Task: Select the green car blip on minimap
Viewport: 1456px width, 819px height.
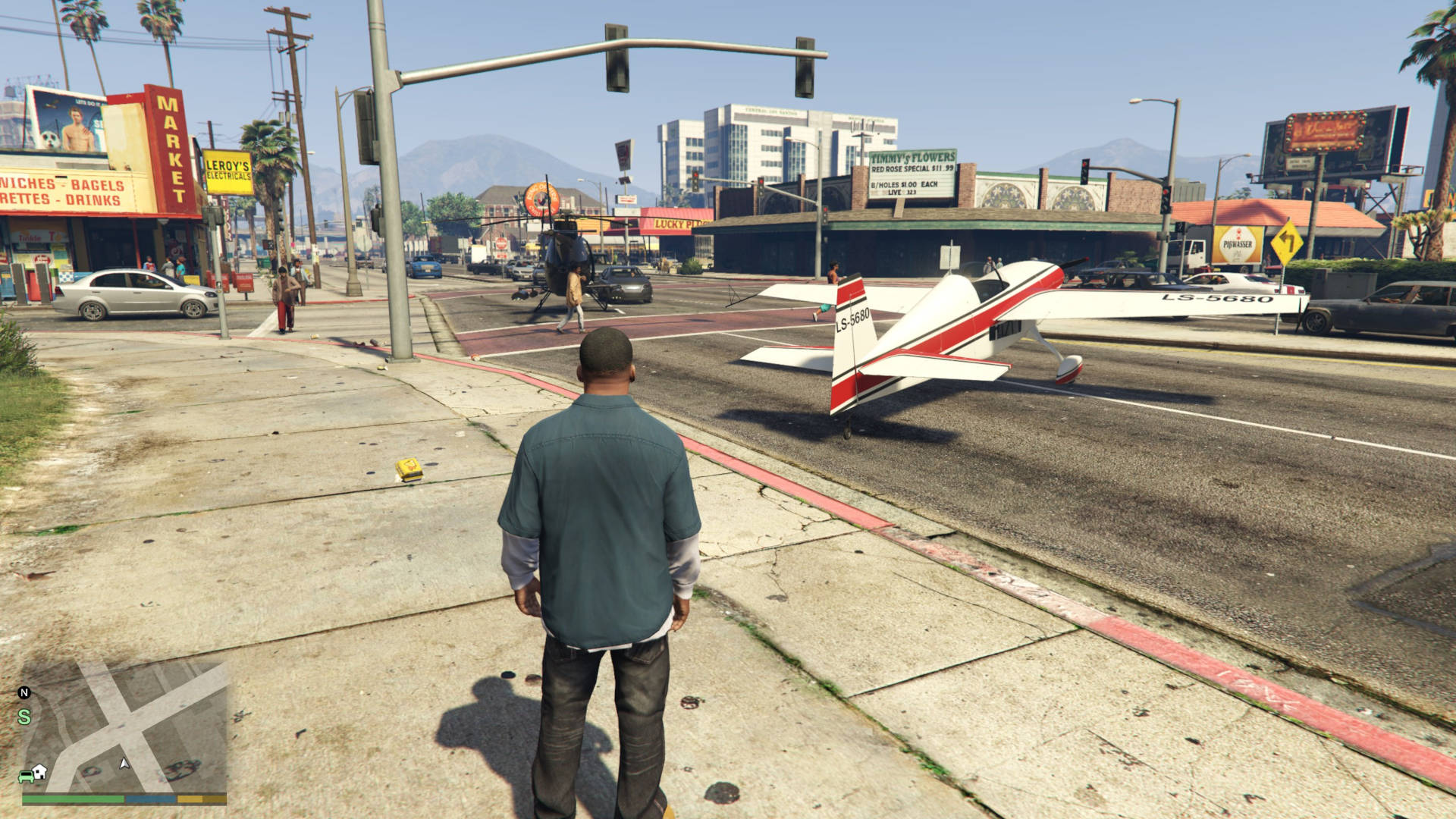Action: [x=25, y=776]
